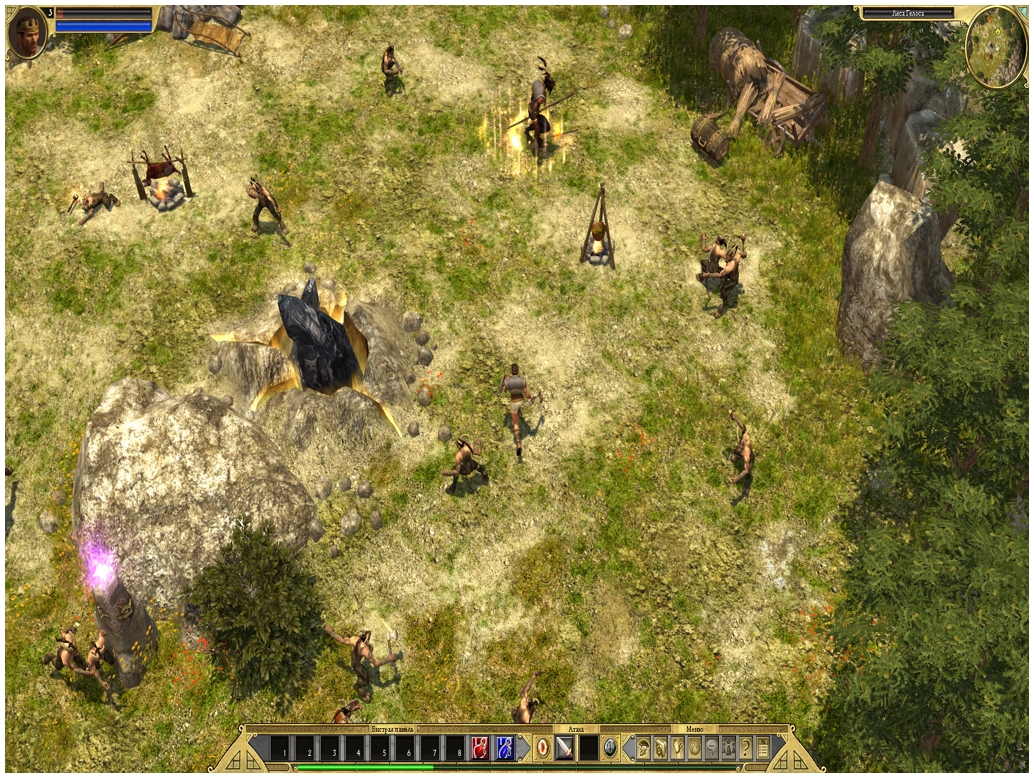
Task: Click the question mark help button
Action: [745, 747]
